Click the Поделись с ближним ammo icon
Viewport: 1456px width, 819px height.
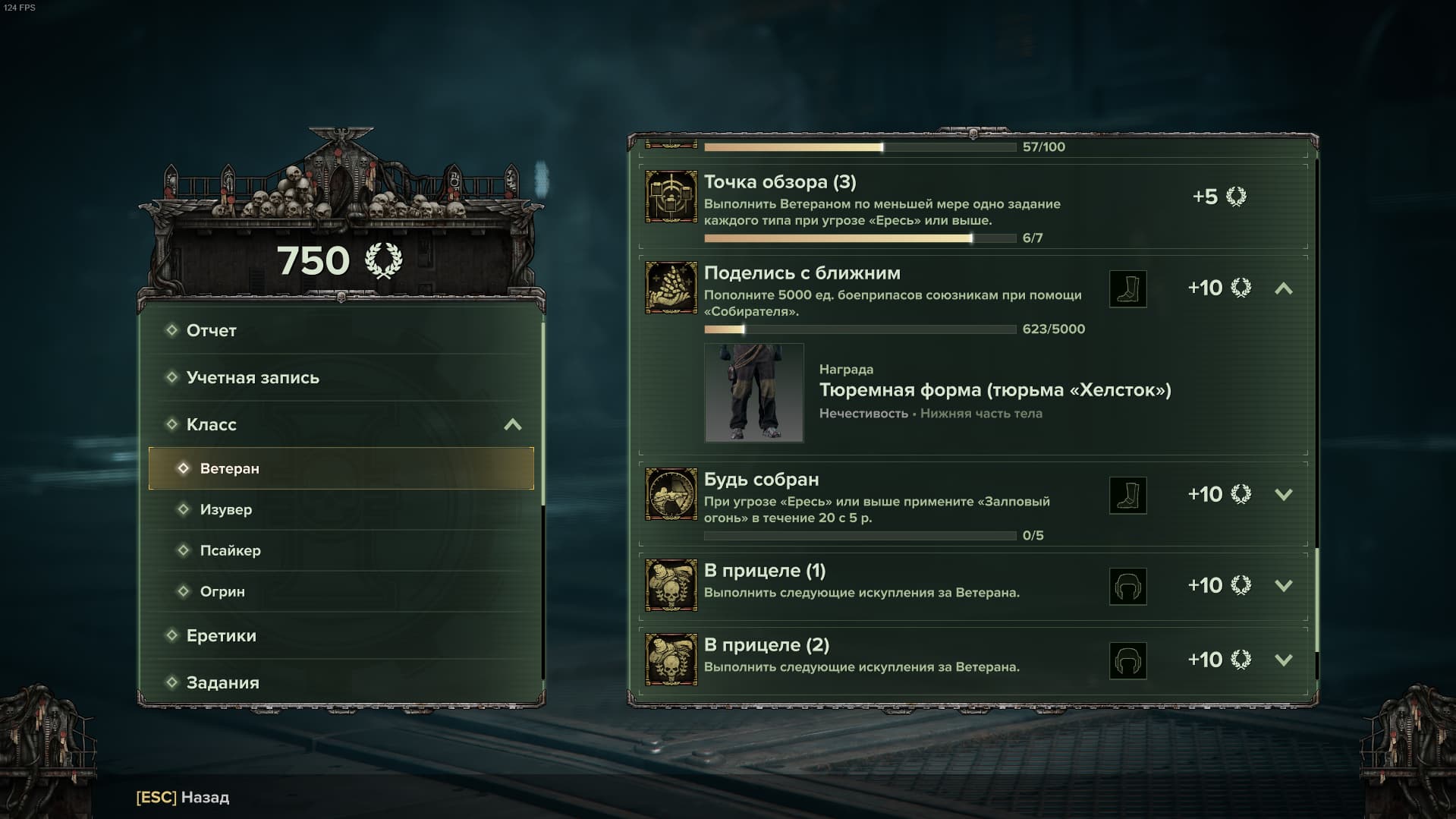[671, 288]
